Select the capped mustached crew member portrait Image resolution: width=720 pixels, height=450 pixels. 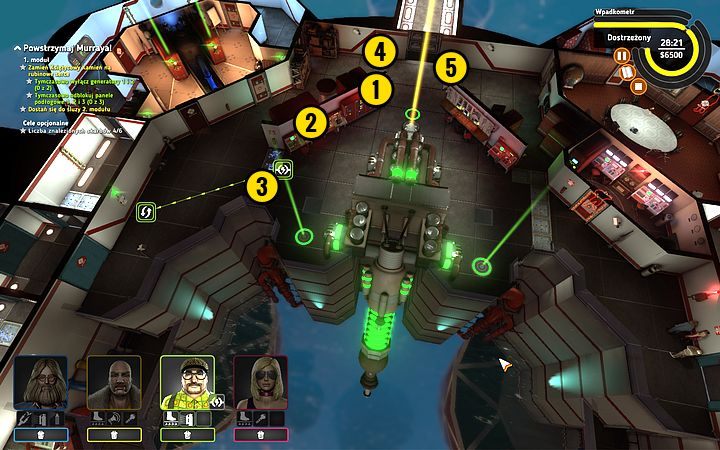click(x=187, y=383)
